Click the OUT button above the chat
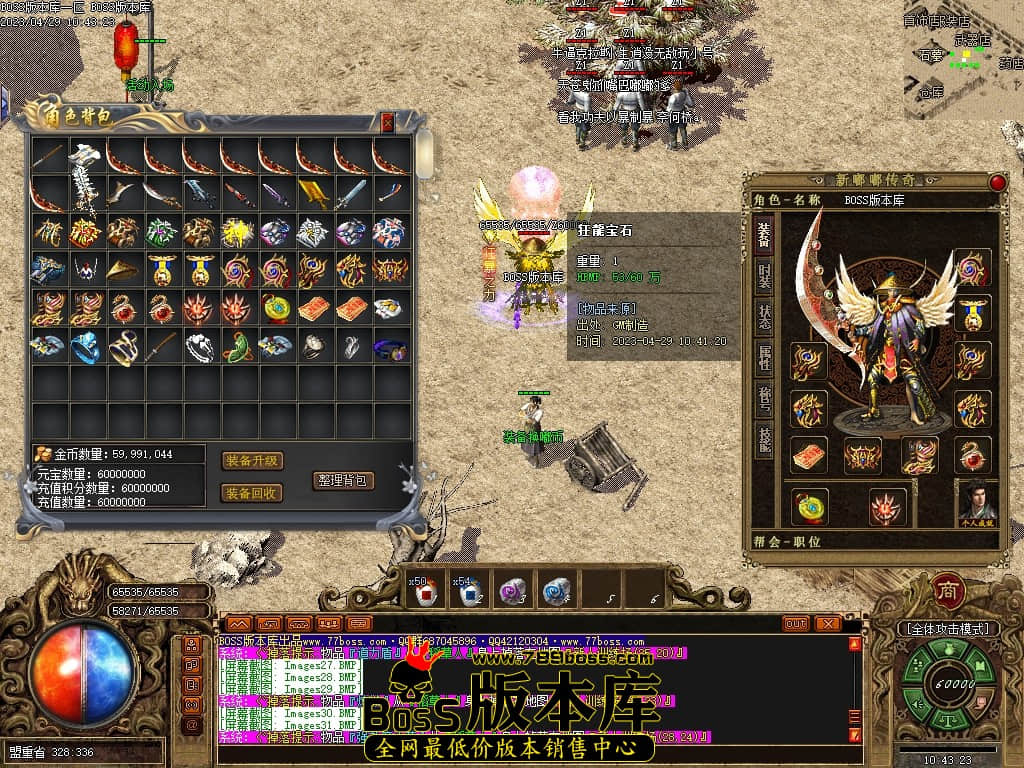Screen dimensions: 1024x768 pos(796,623)
